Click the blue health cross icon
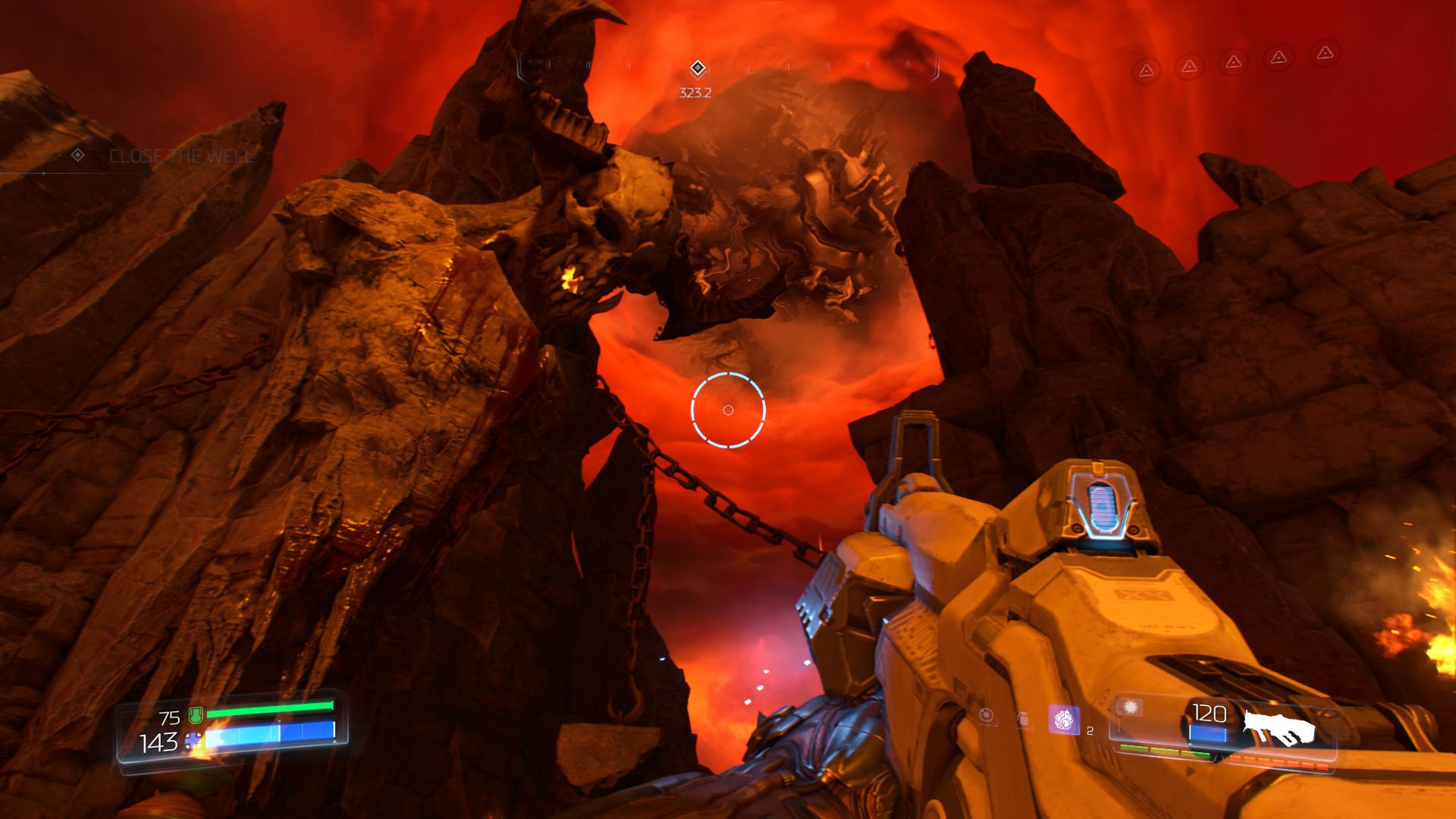Viewport: 1456px width, 819px height. point(193,741)
